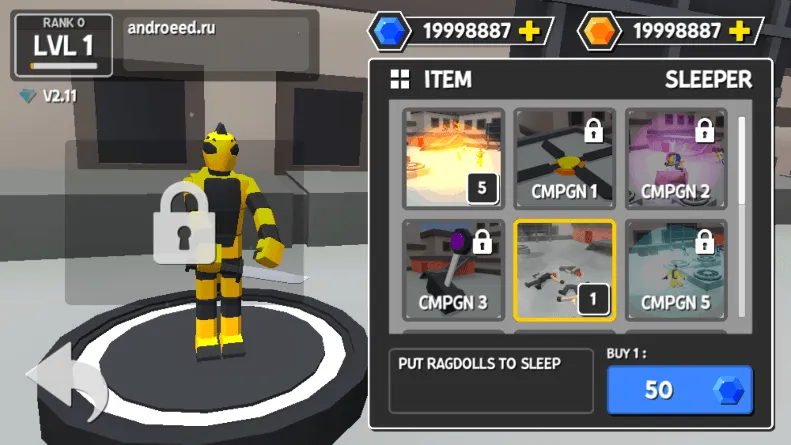Click the item list scrollbar

click(x=741, y=160)
